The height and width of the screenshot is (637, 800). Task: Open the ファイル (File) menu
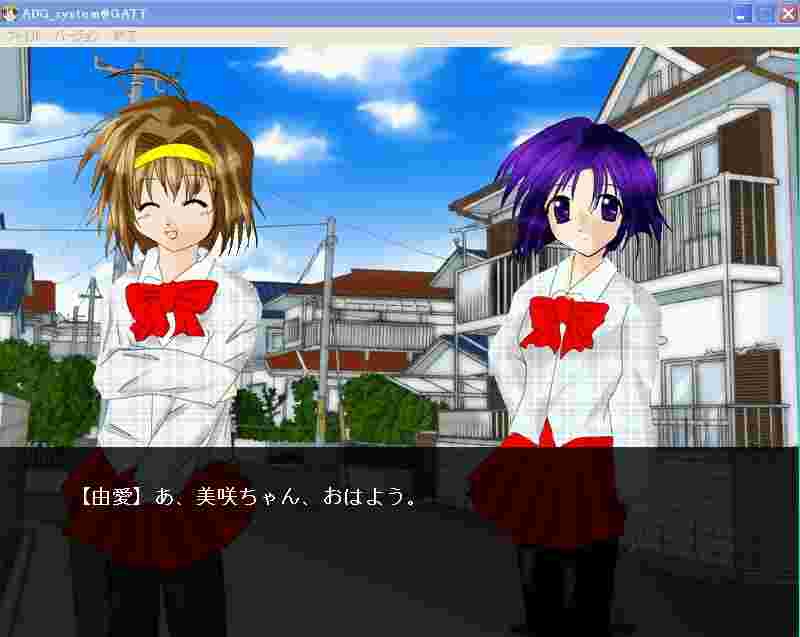[24, 36]
